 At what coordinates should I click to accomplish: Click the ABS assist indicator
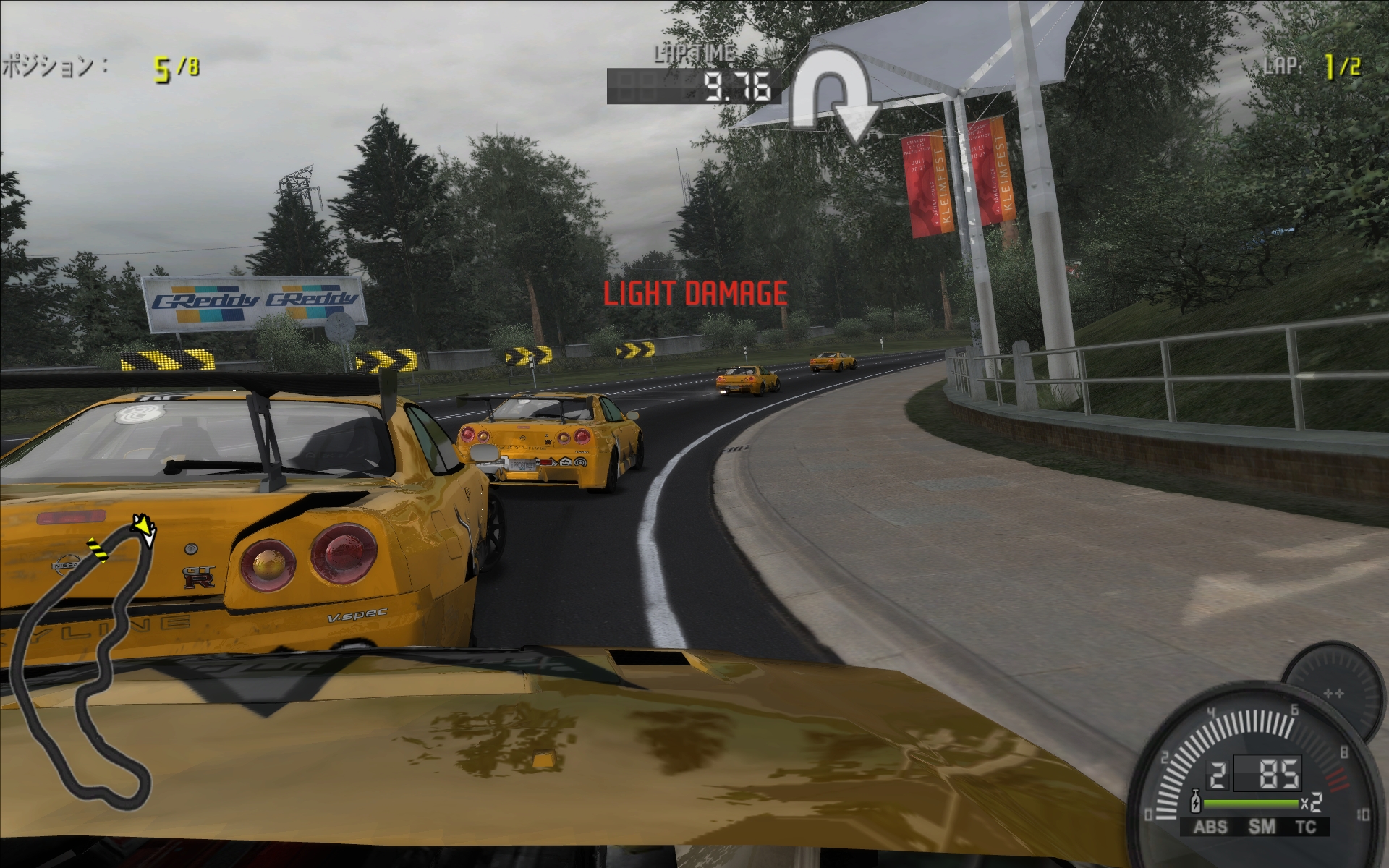pos(1210,827)
